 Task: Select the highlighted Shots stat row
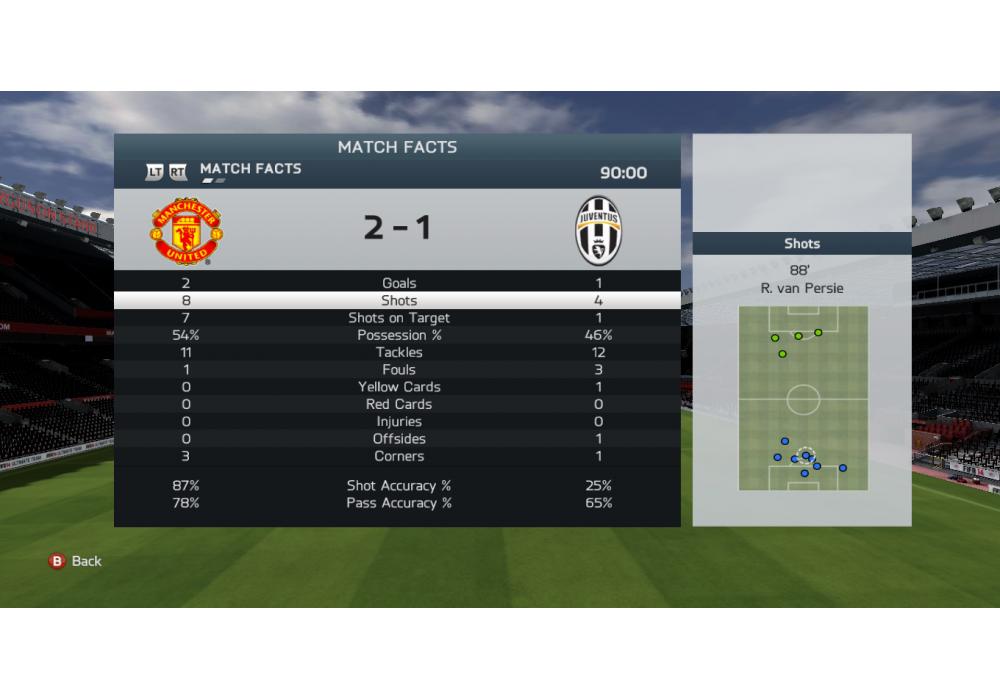(x=398, y=300)
